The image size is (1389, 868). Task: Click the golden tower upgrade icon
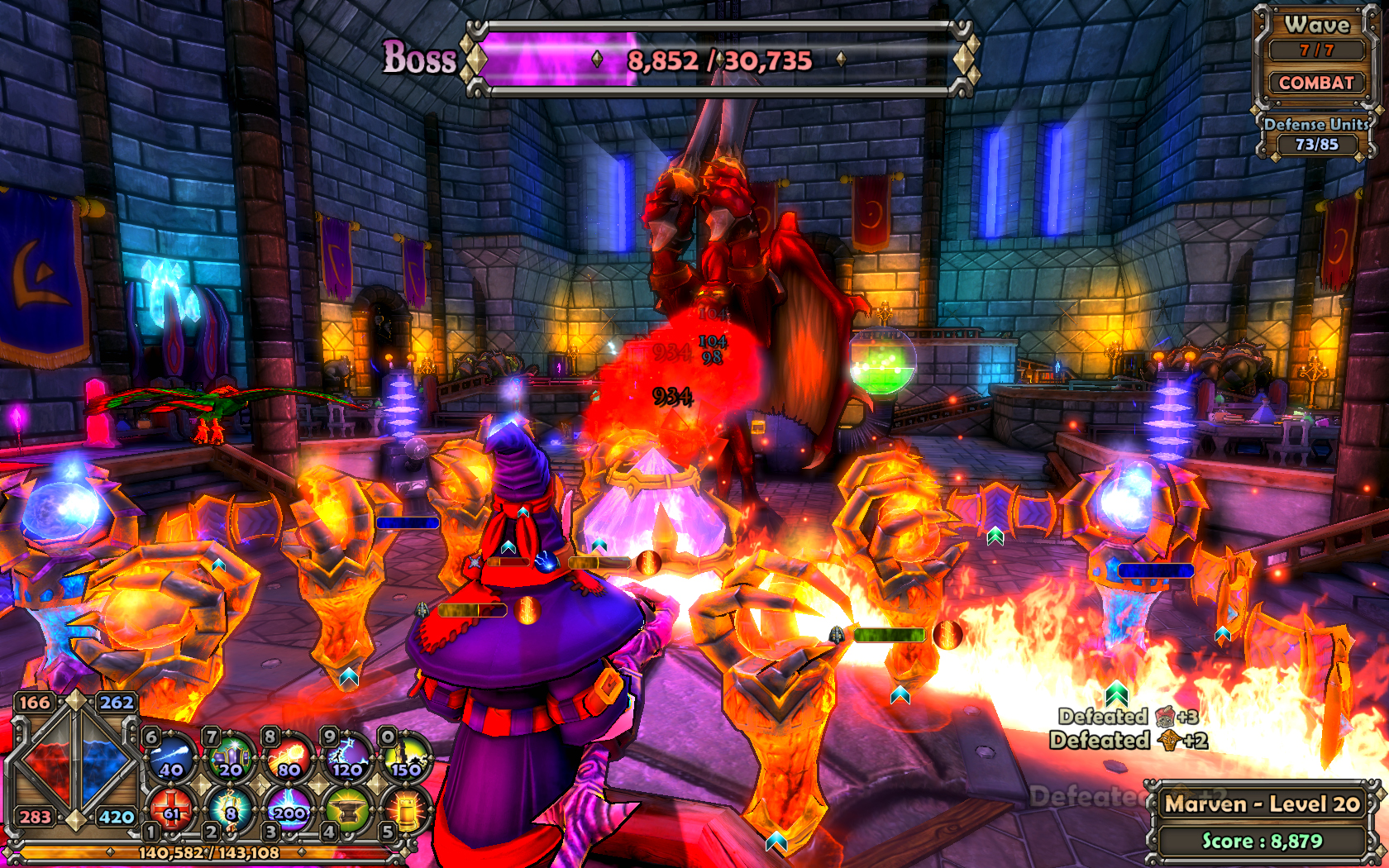[406, 811]
